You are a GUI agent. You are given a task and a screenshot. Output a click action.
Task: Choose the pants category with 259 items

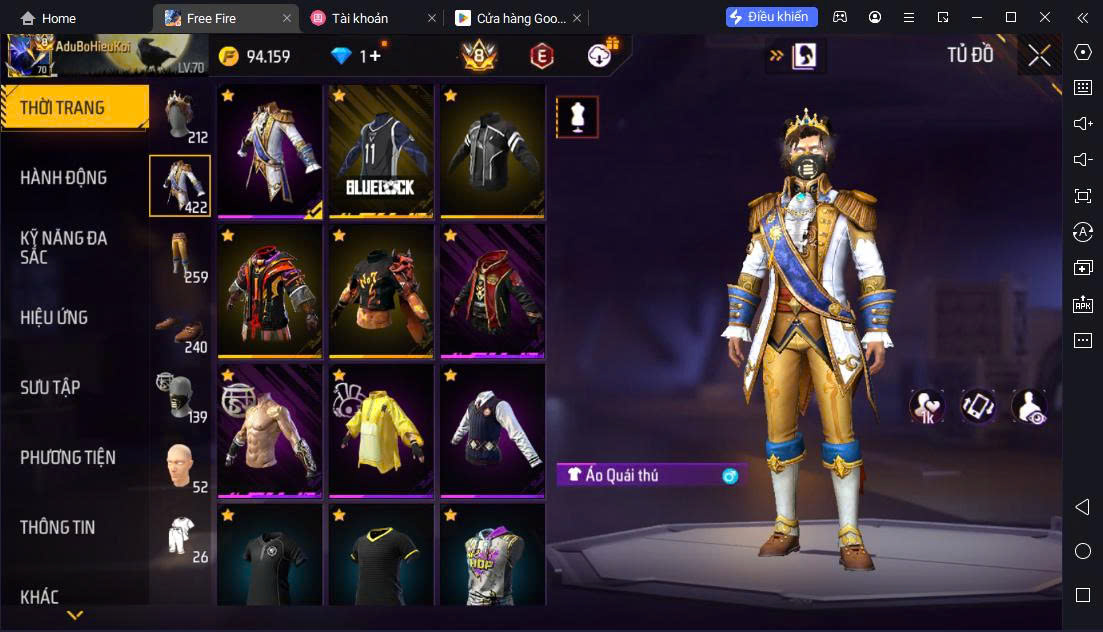pos(180,256)
